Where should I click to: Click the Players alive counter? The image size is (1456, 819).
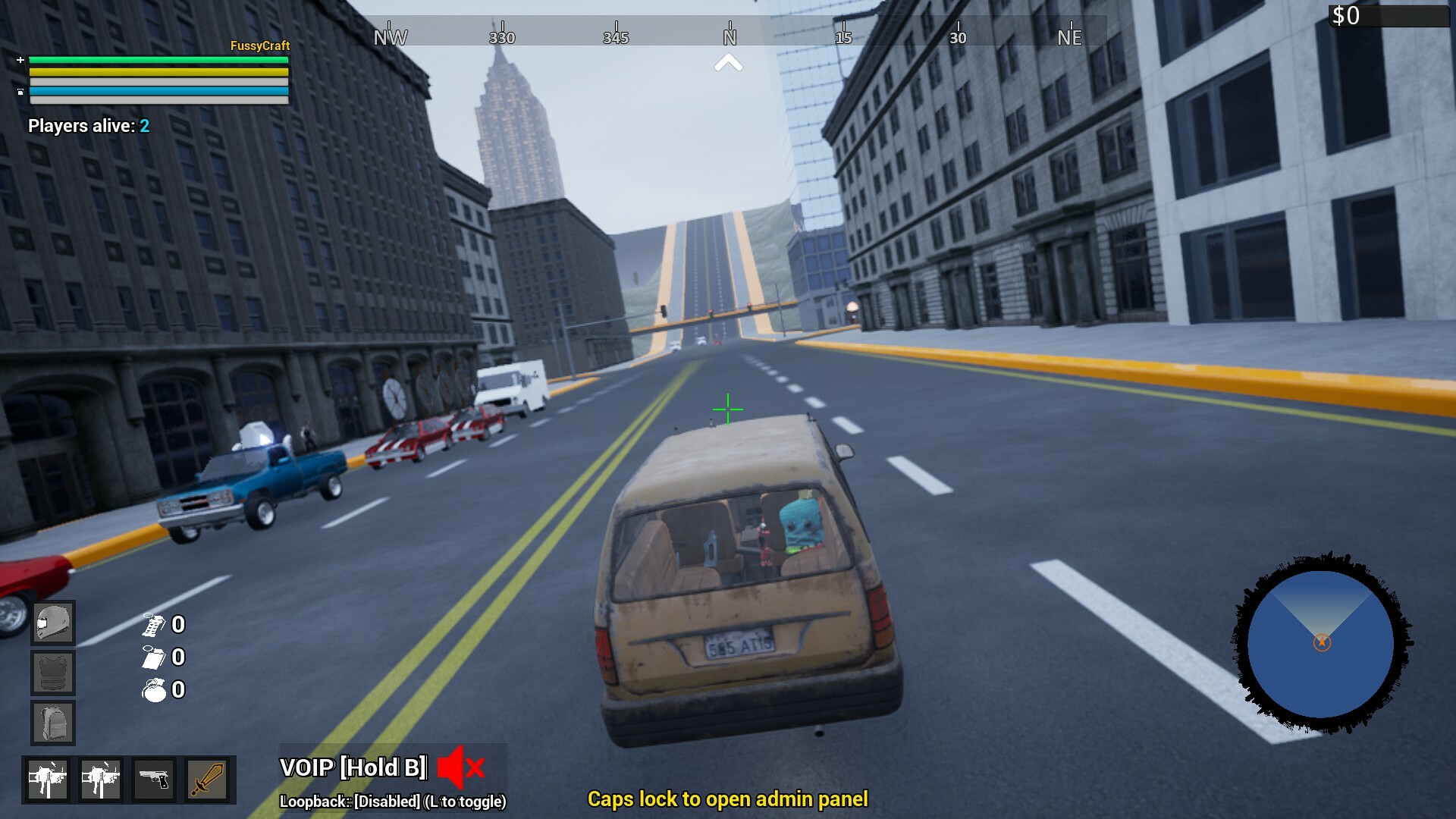(88, 127)
